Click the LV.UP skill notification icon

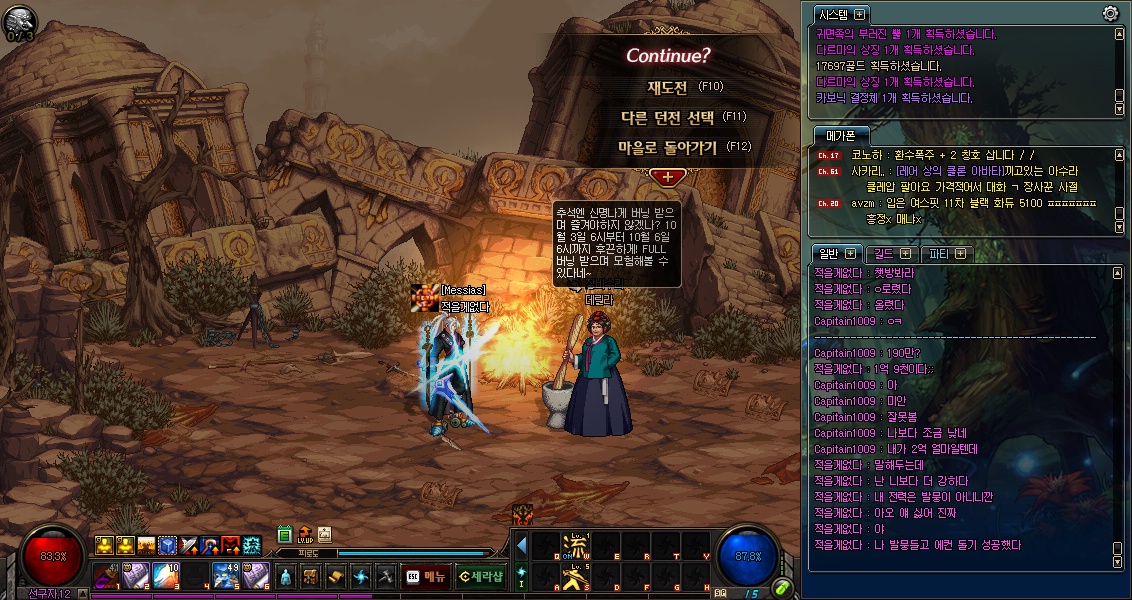point(305,535)
